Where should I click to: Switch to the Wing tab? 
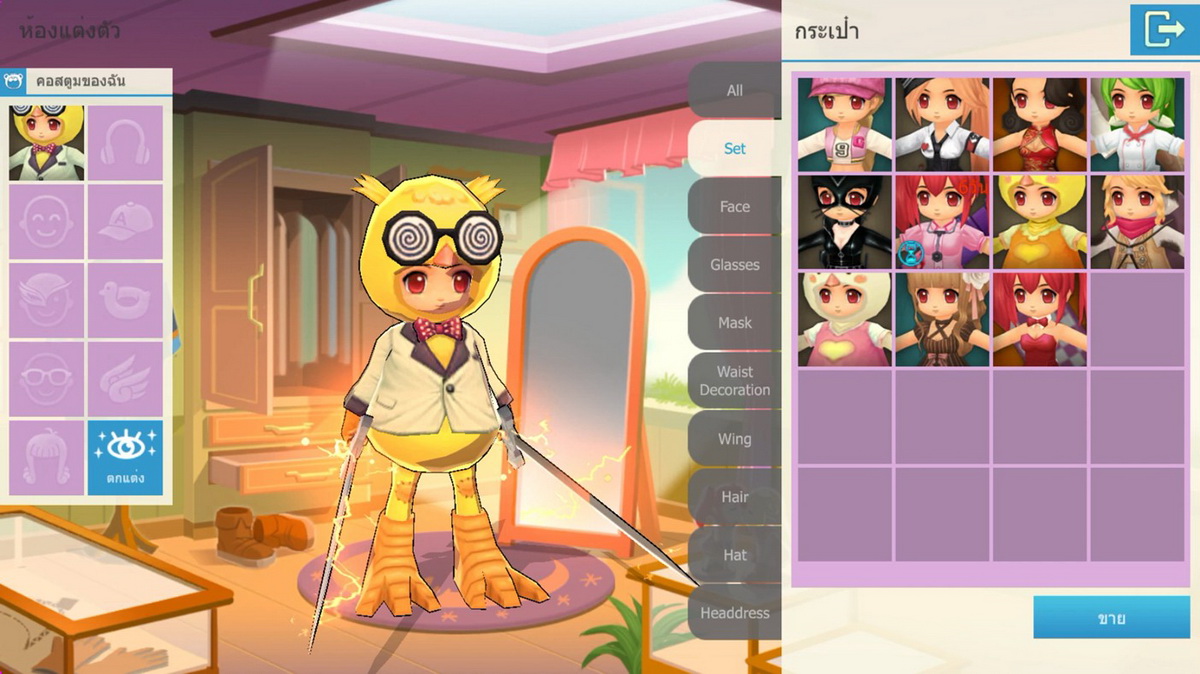pos(734,438)
